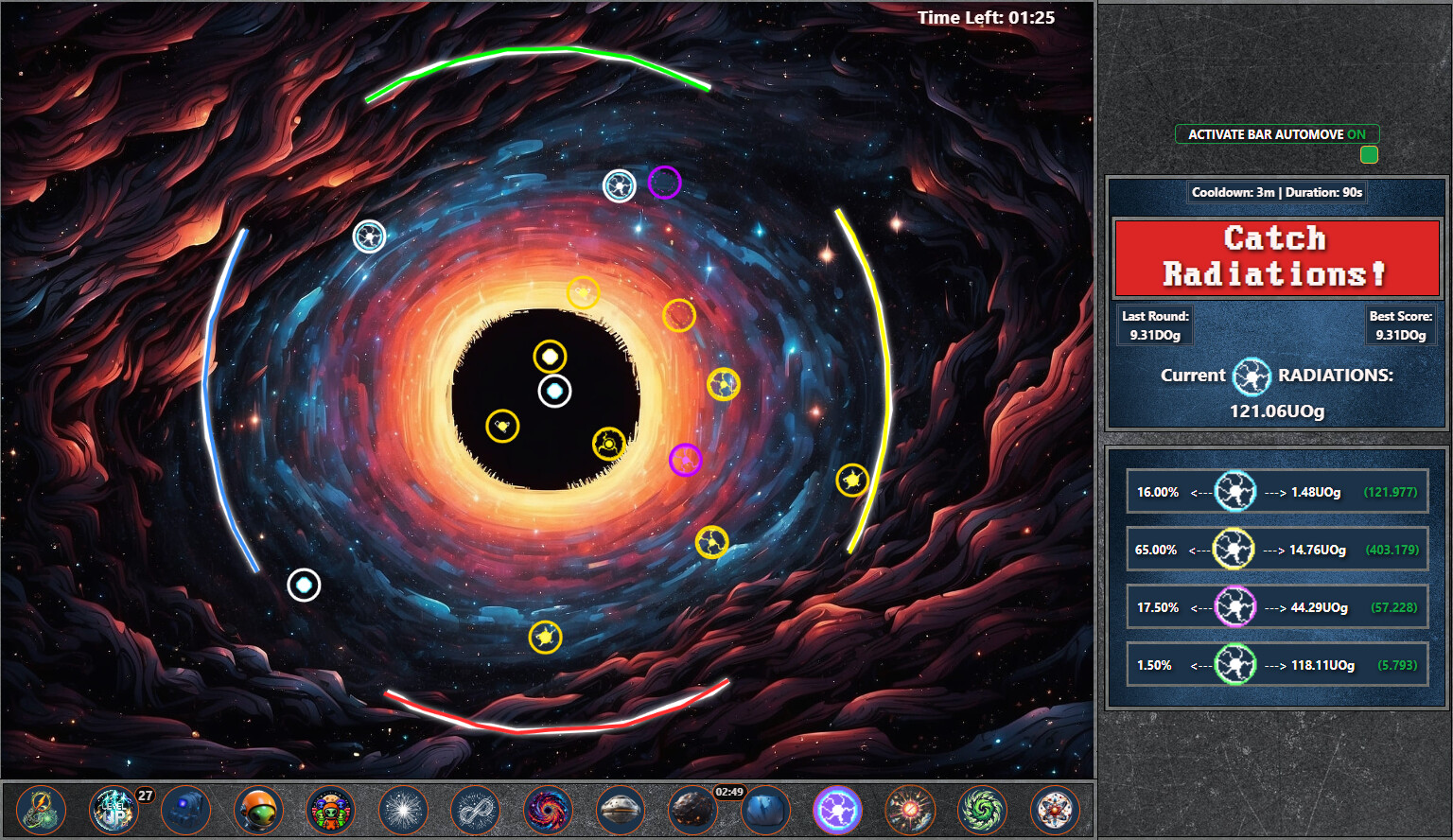Select the green spiral galaxy icon
This screenshot has width=1453, height=840.
point(984,810)
